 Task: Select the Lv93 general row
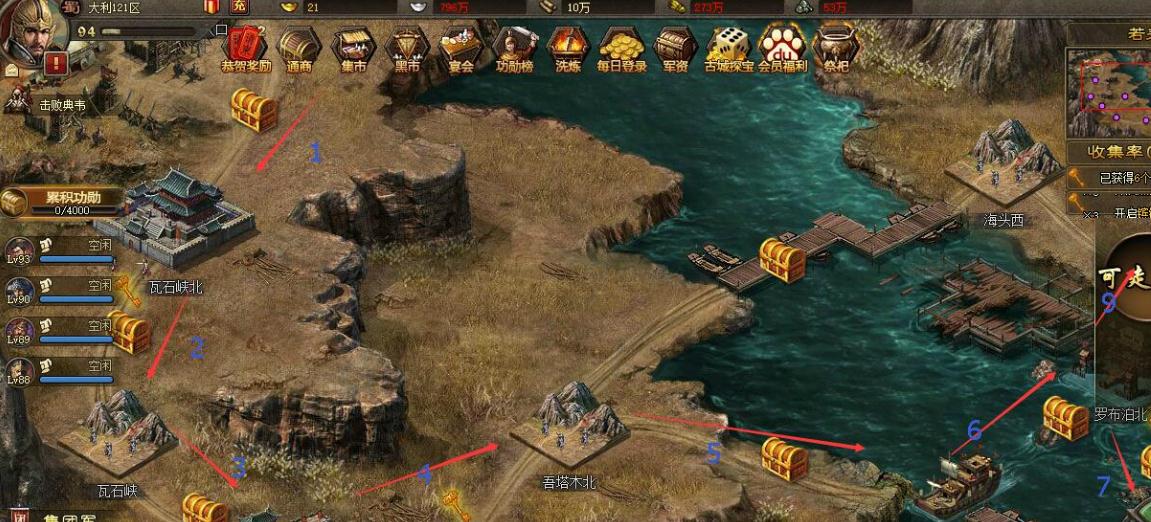(60, 251)
